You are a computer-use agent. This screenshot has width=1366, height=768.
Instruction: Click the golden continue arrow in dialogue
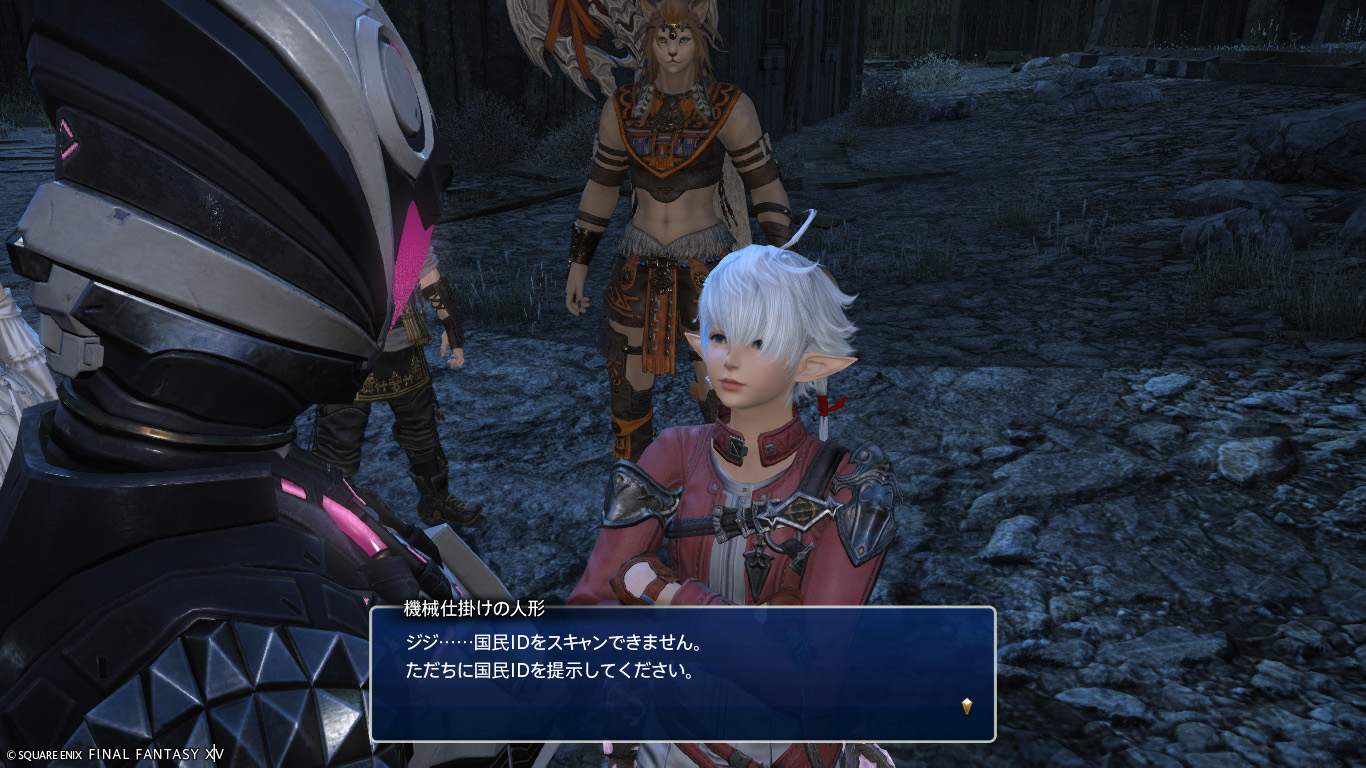[967, 706]
